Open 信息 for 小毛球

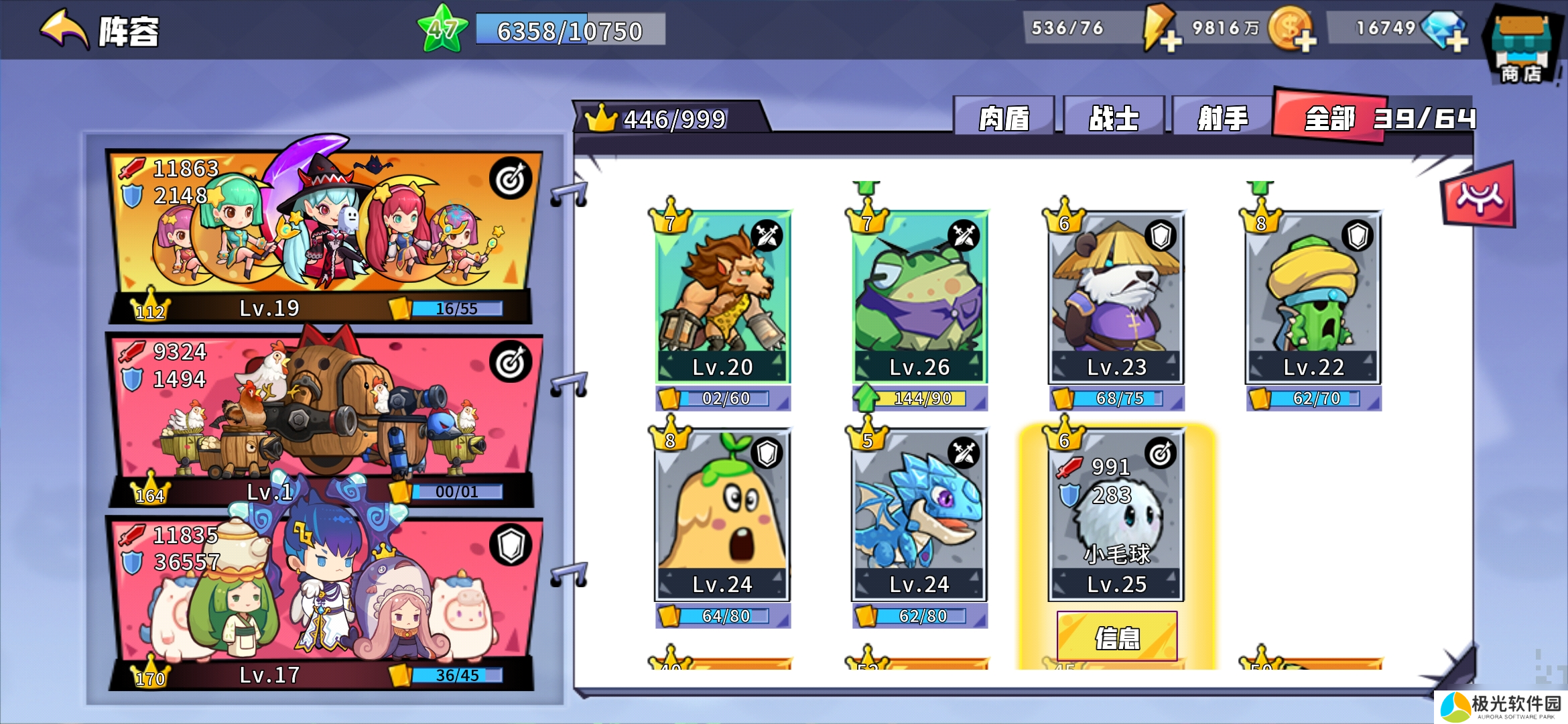[x=1117, y=637]
